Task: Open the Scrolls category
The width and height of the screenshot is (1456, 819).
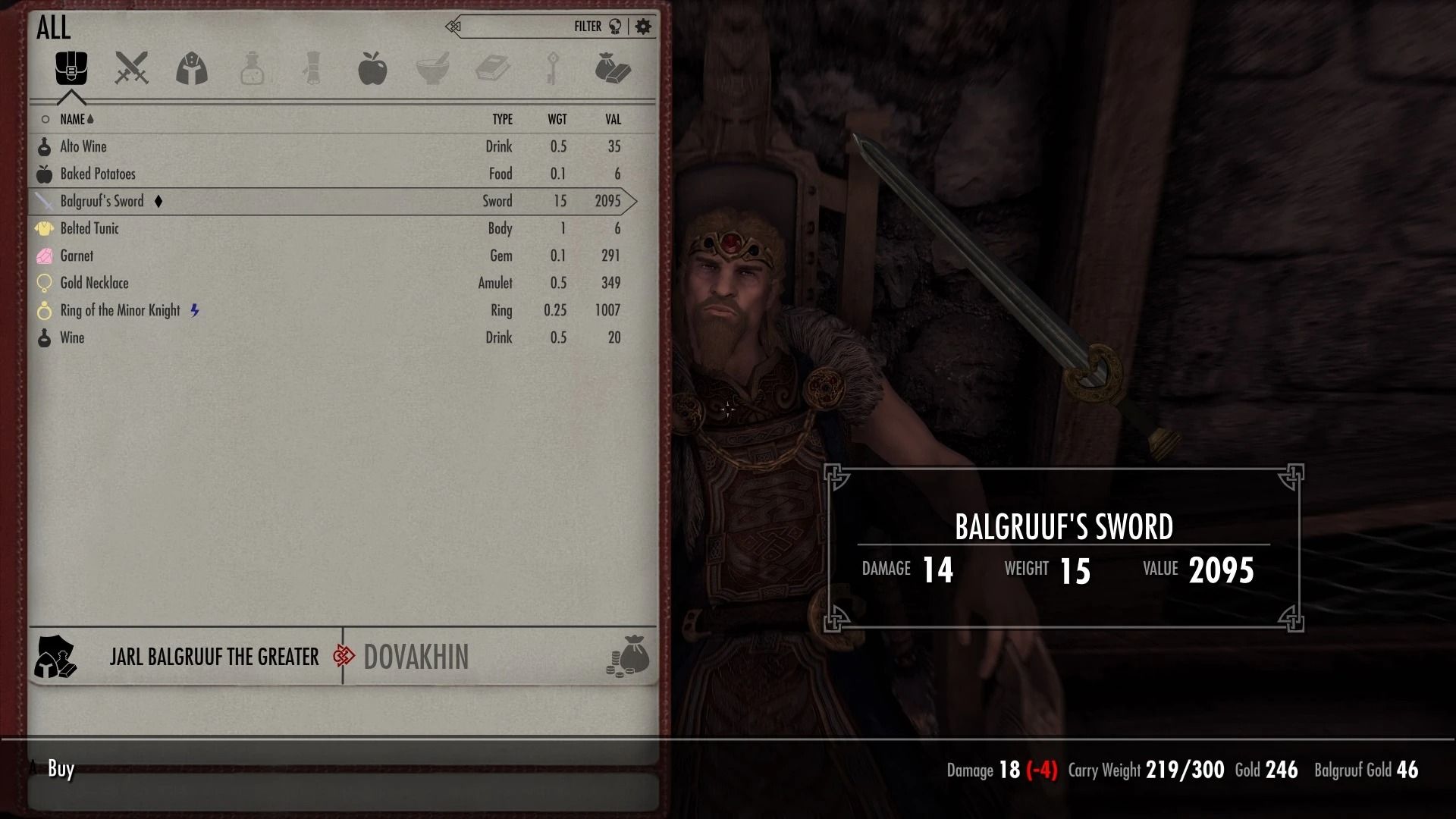Action: coord(312,68)
